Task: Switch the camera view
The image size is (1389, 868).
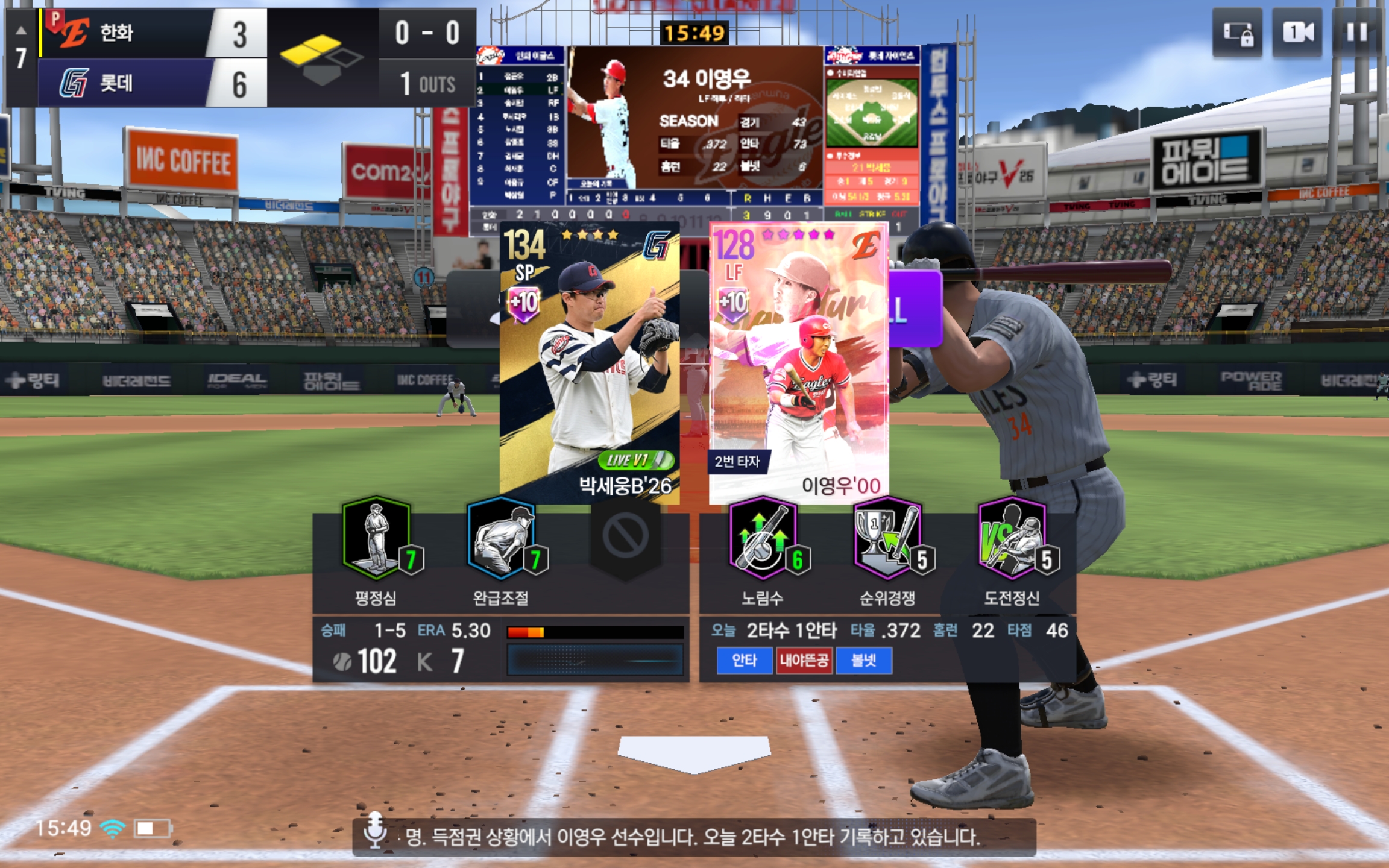Action: (x=1298, y=33)
